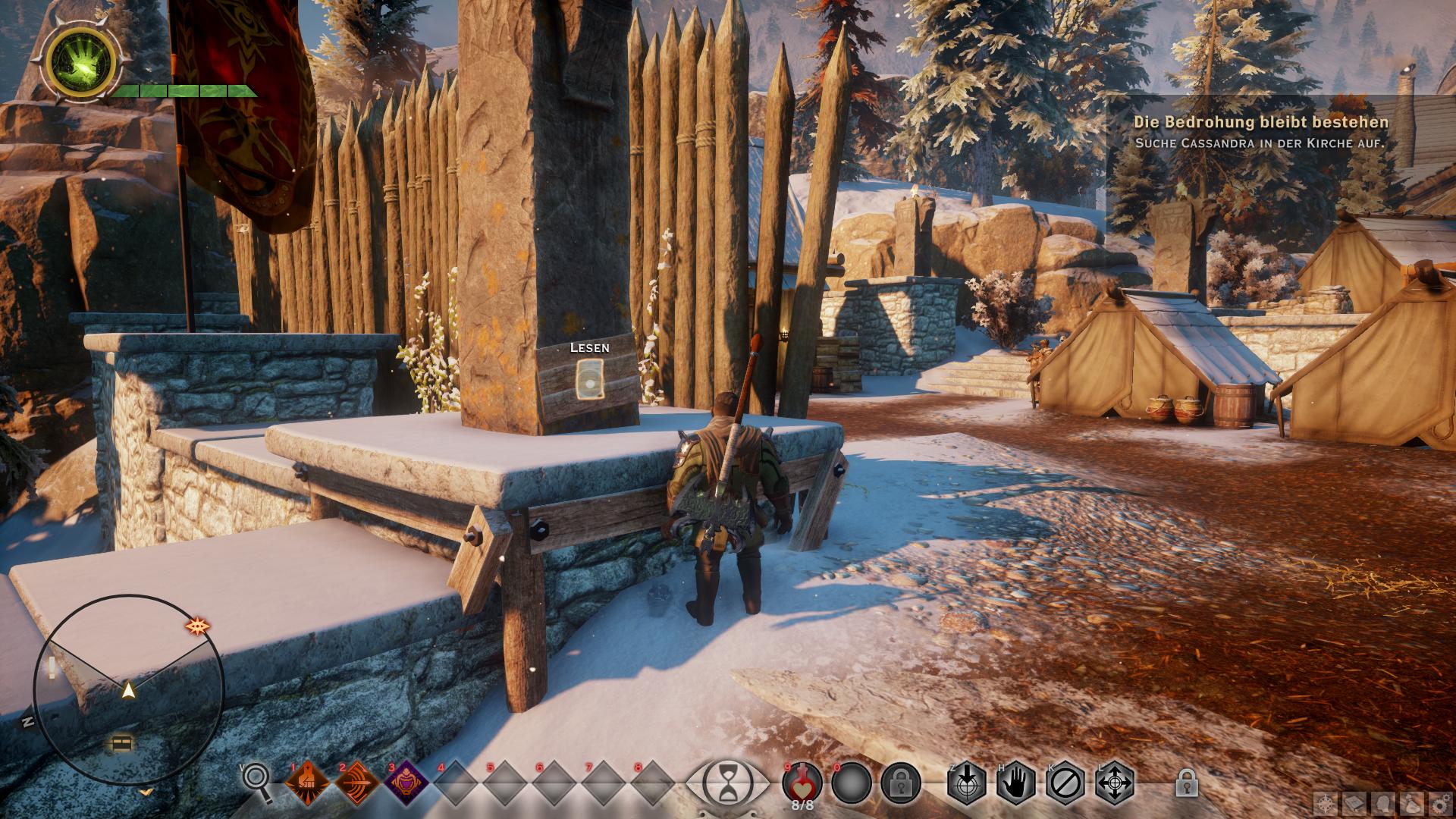Click the magnifying glass search icon
Image resolution: width=1456 pixels, height=819 pixels.
pos(258,783)
